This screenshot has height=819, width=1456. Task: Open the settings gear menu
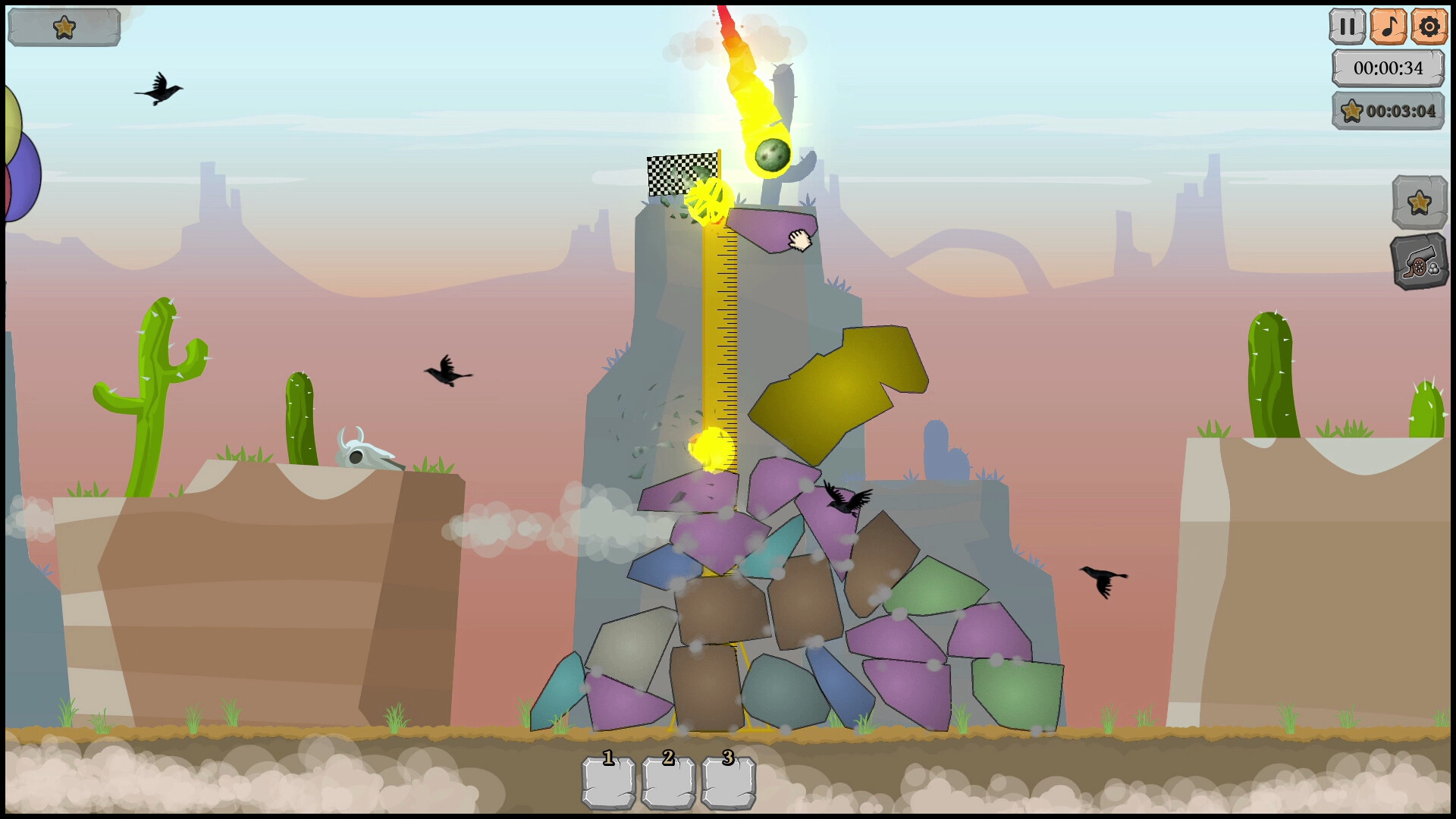click(x=1429, y=25)
